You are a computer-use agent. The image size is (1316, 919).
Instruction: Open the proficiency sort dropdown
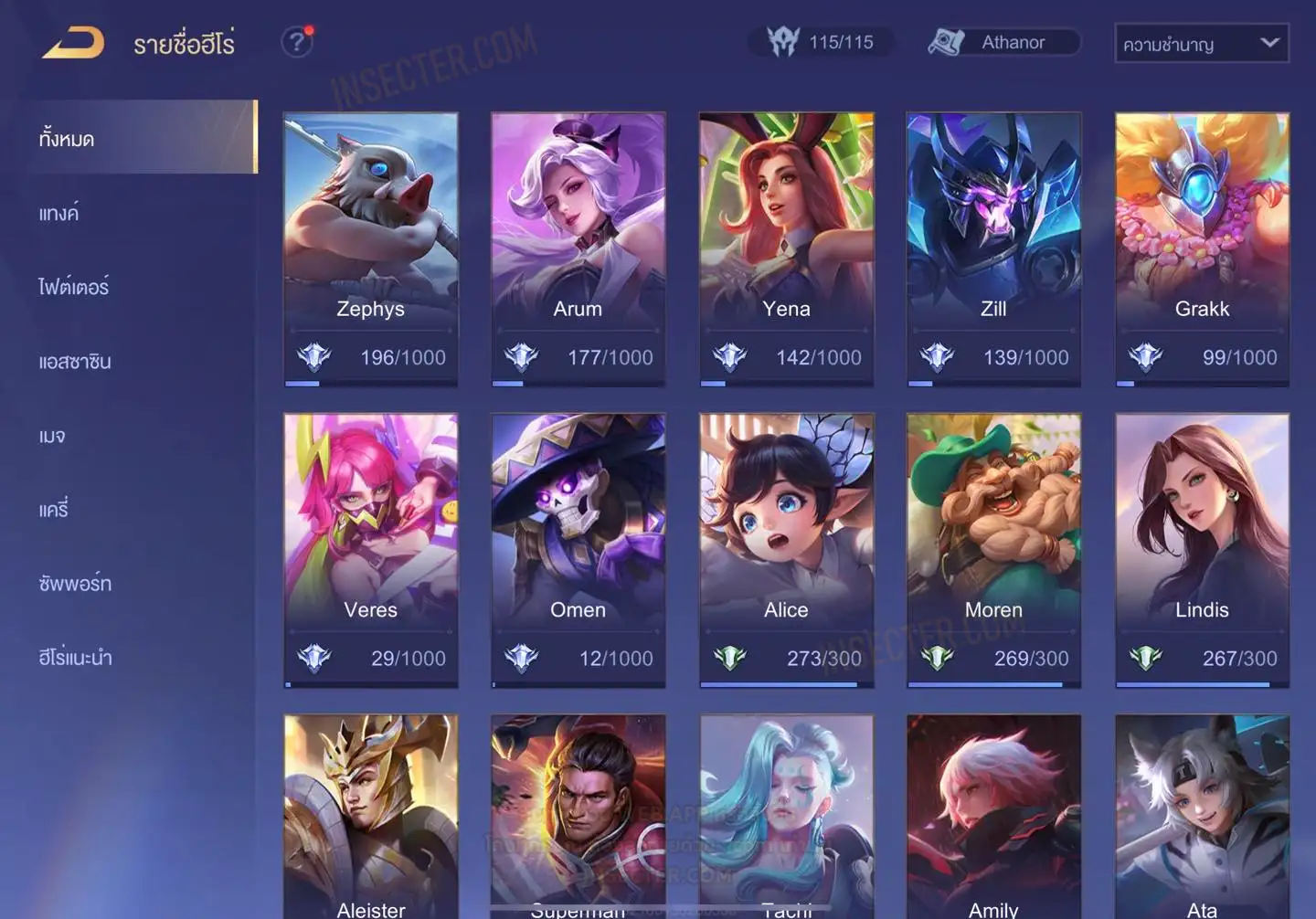coord(1201,43)
